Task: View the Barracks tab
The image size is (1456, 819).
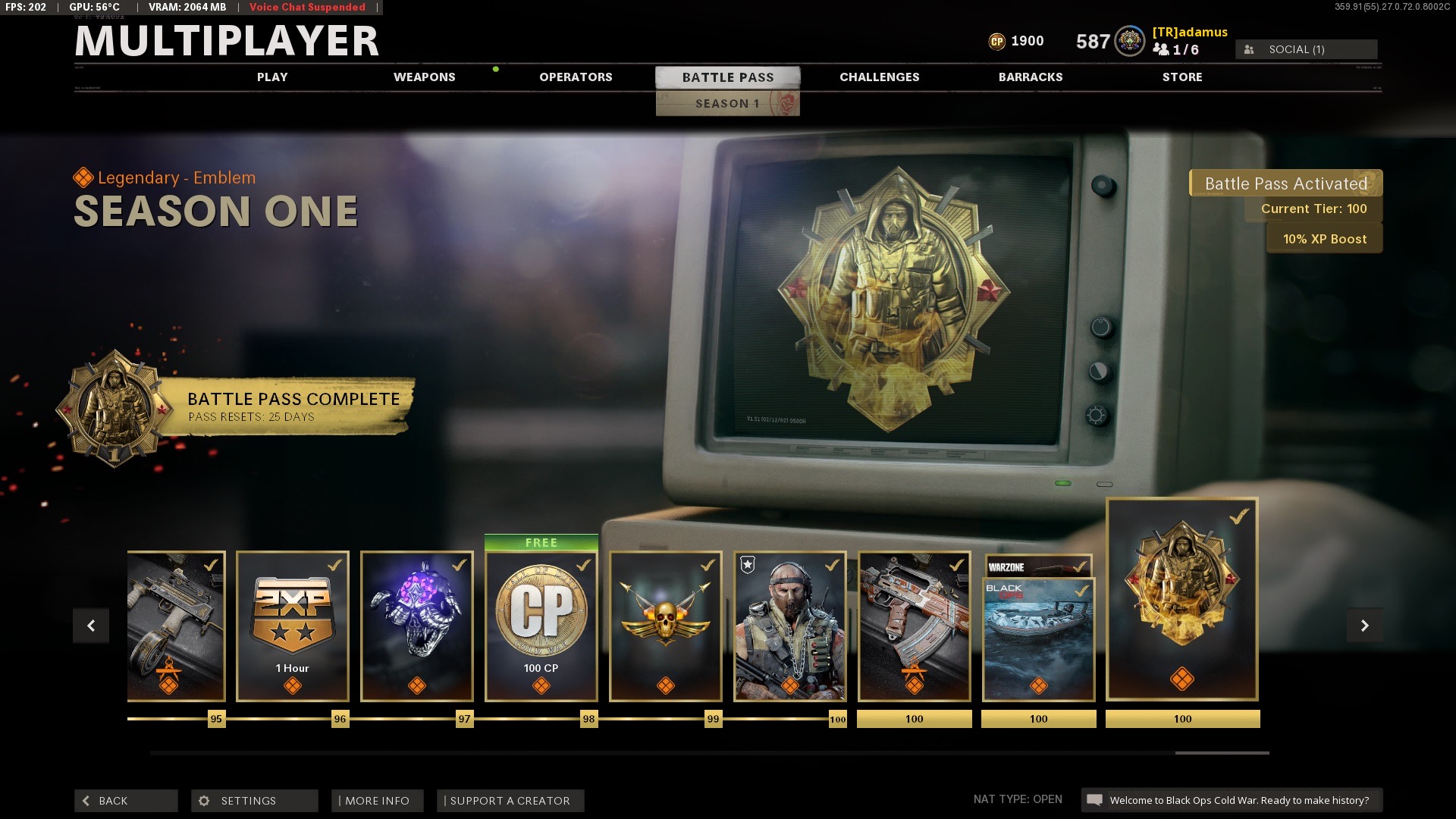Action: coord(1030,77)
